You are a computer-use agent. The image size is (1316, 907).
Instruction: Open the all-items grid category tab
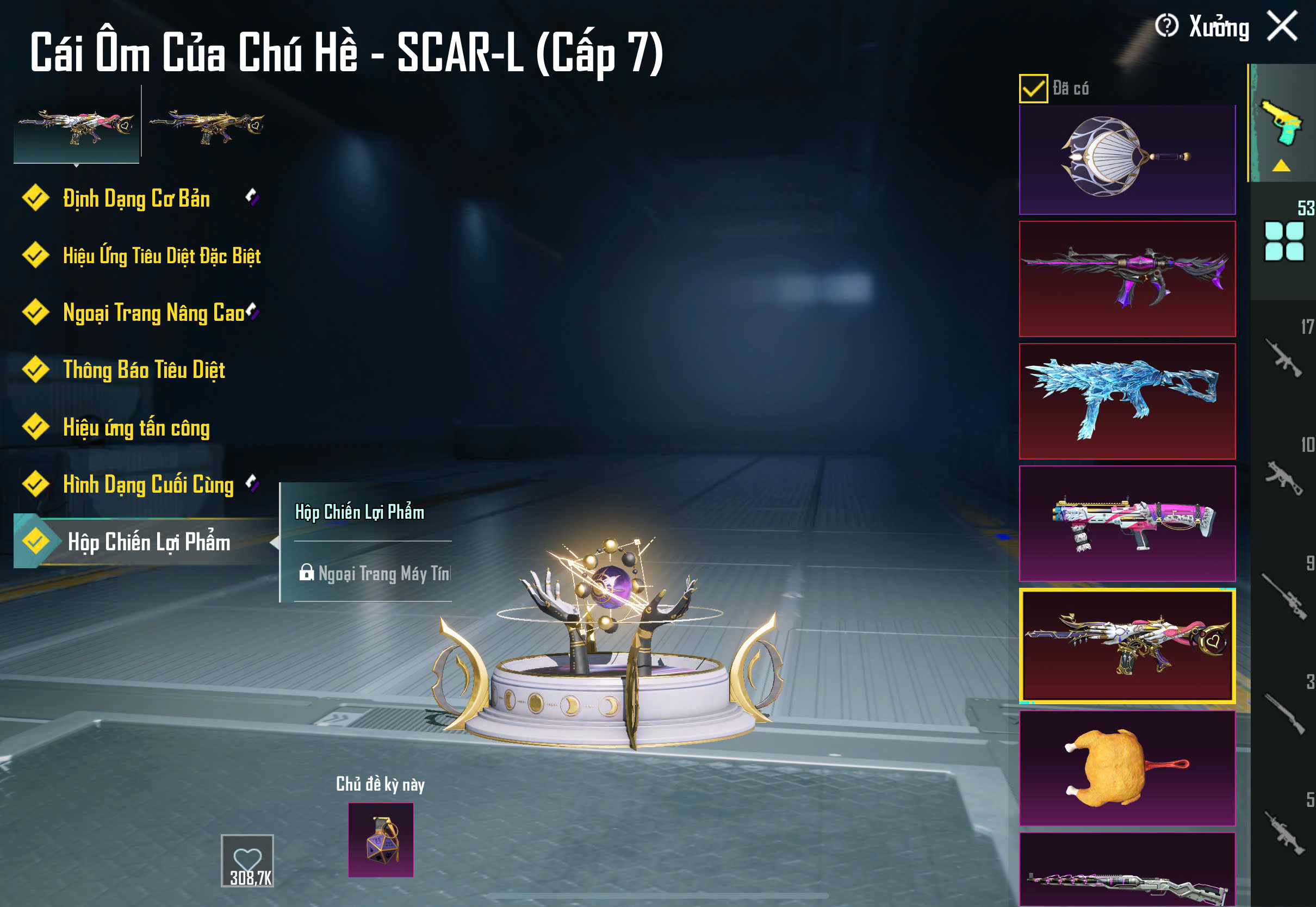(1283, 241)
